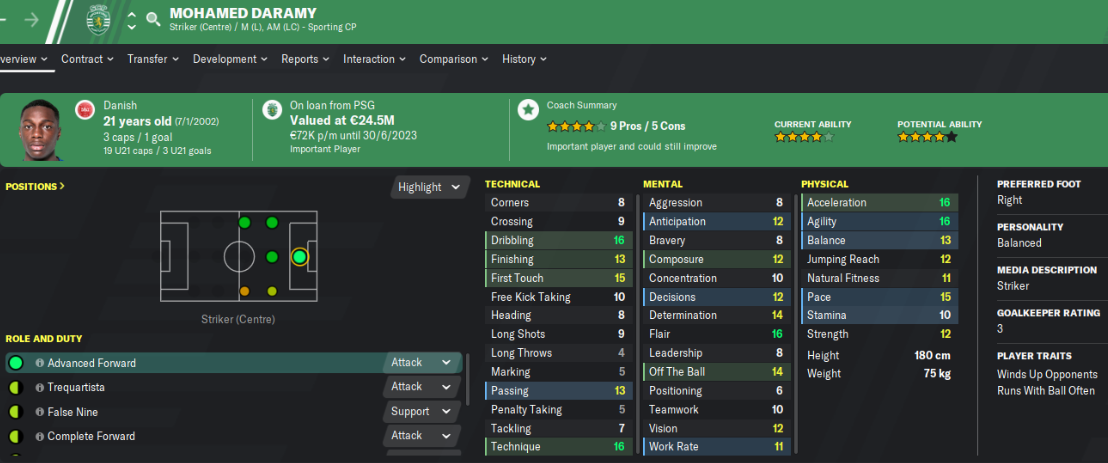
Task: Open the Interaction menu
Action: [x=373, y=59]
